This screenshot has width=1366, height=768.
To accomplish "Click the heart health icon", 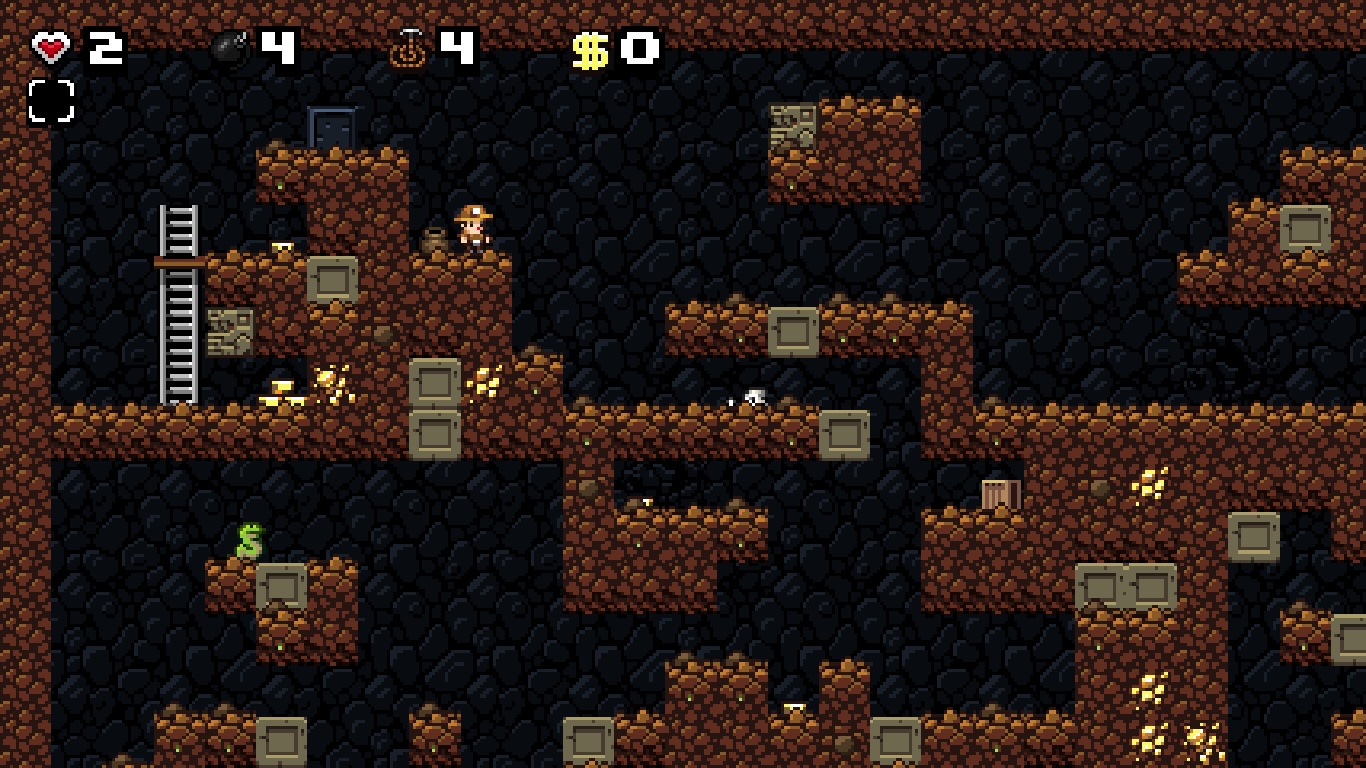I will (x=51, y=45).
